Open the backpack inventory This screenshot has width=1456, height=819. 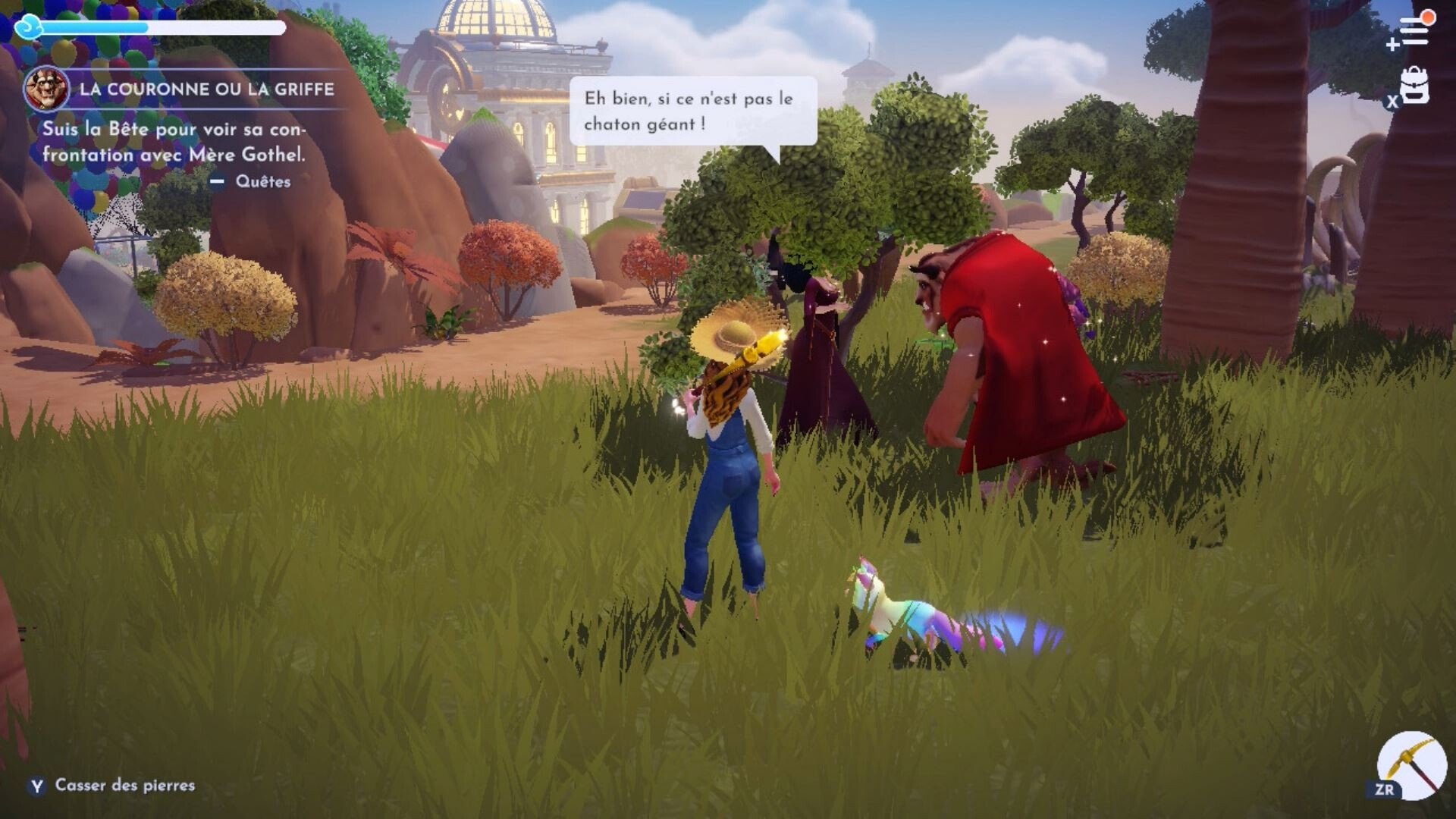coord(1415,86)
